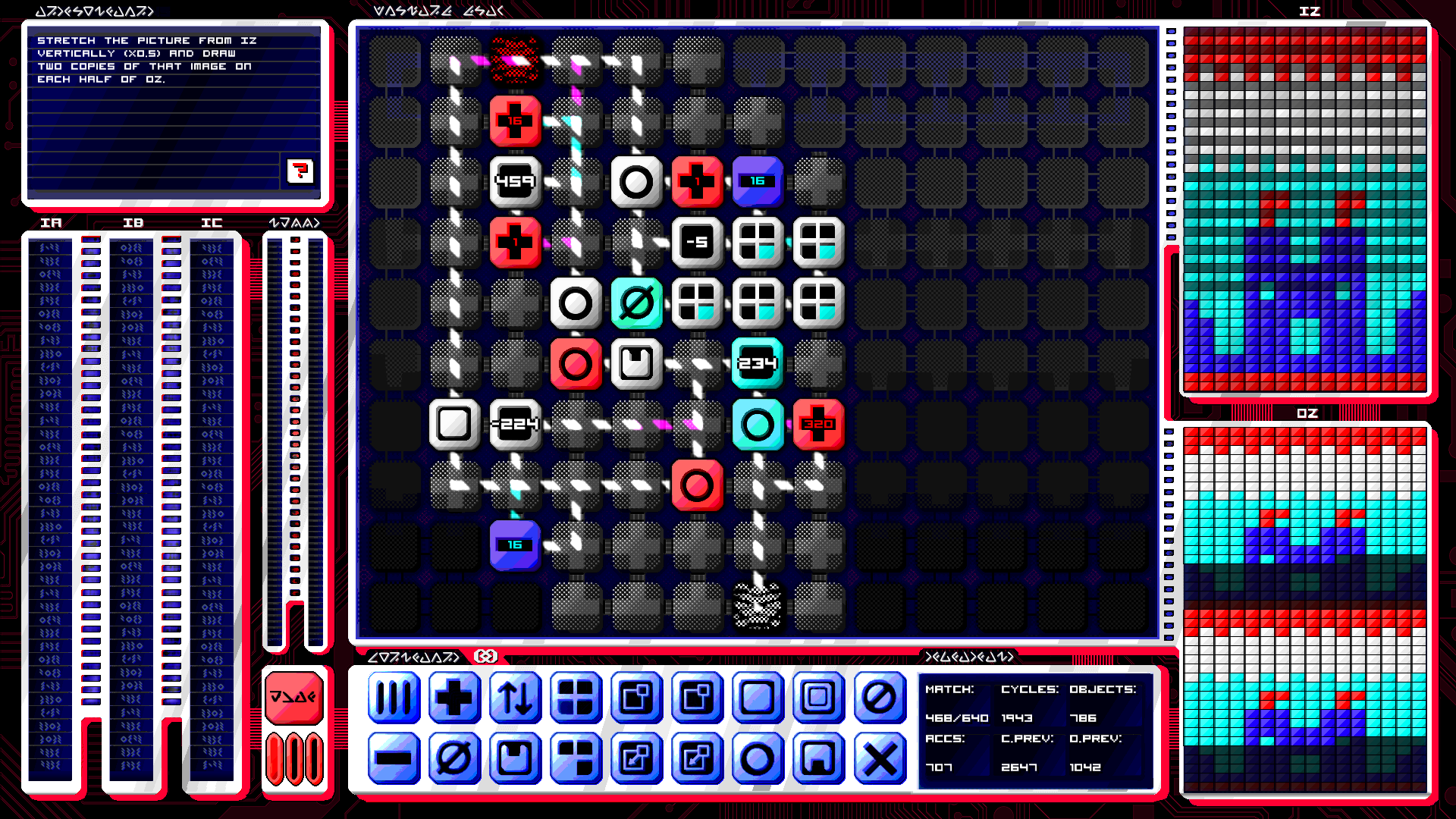Image resolution: width=1456 pixels, height=819 pixels.
Task: Select the minus subtraction tile tool
Action: pyautogui.click(x=394, y=760)
